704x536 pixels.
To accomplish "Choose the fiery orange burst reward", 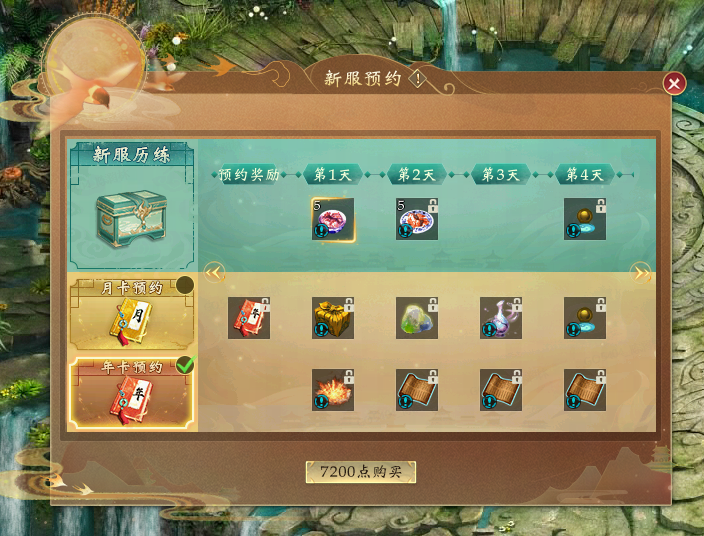I will 333,390.
